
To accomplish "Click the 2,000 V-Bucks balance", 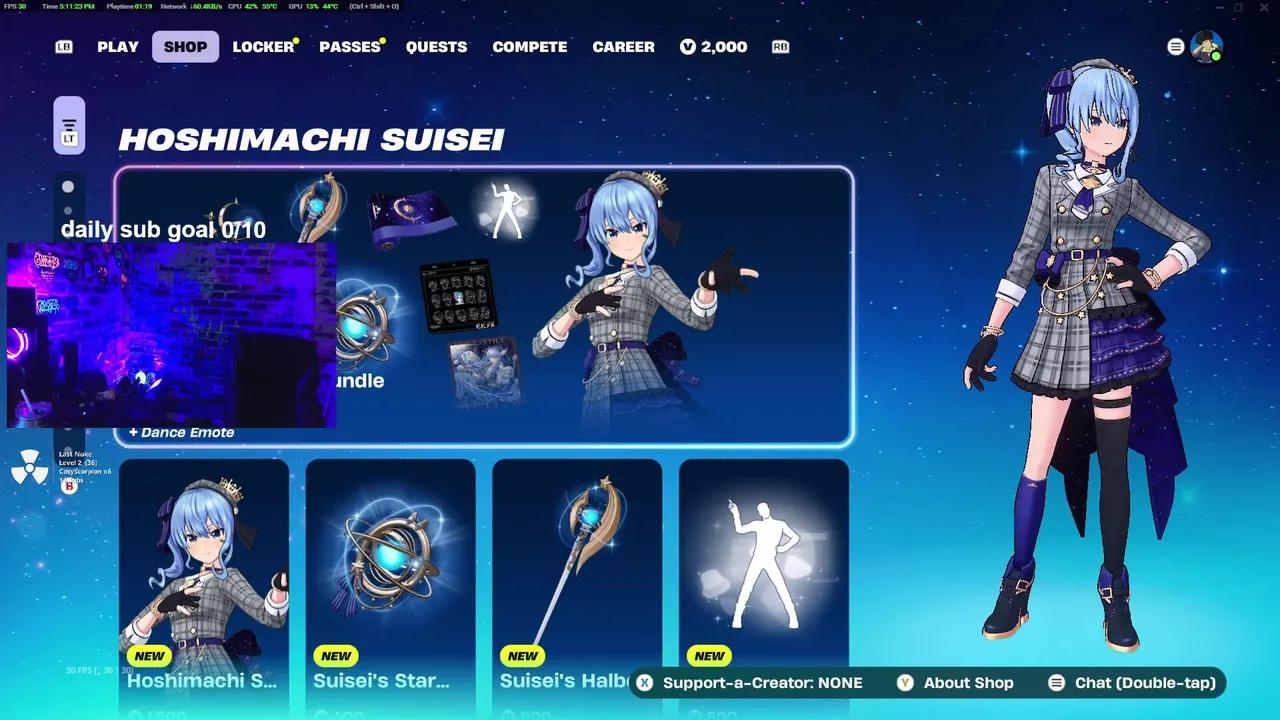I will (713, 47).
